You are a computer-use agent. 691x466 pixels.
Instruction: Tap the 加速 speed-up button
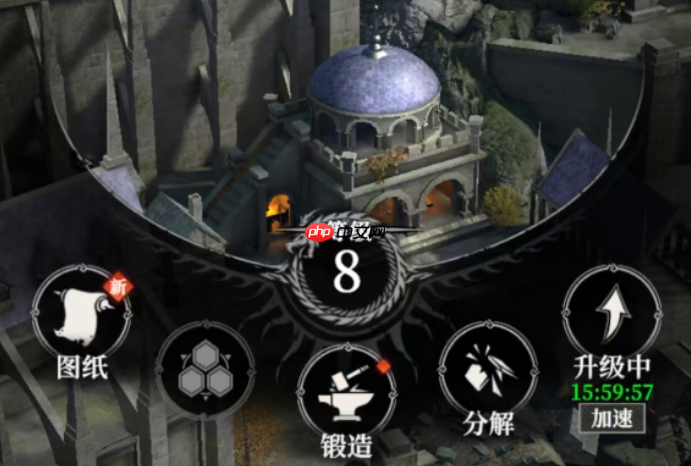(x=611, y=416)
